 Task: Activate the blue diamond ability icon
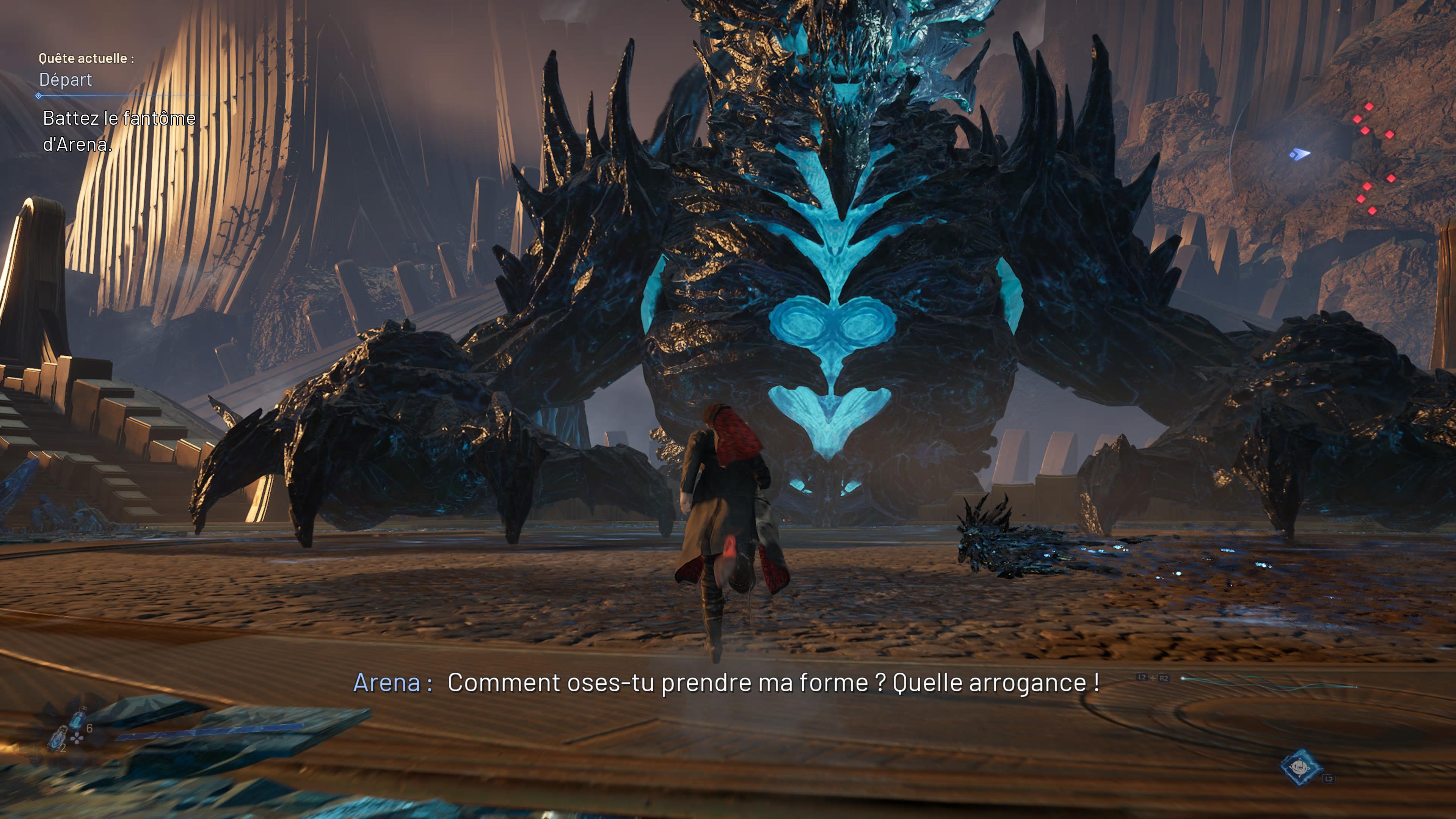click(x=1300, y=767)
